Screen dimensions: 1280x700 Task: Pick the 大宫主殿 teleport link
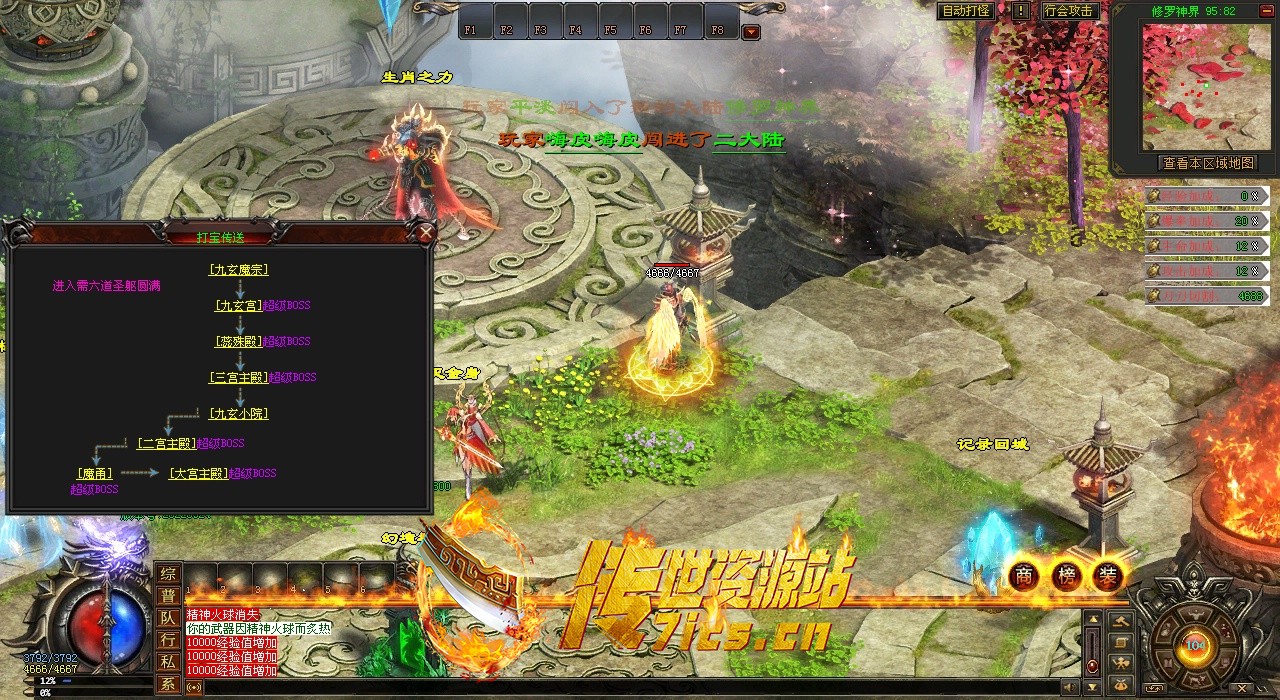tap(198, 474)
